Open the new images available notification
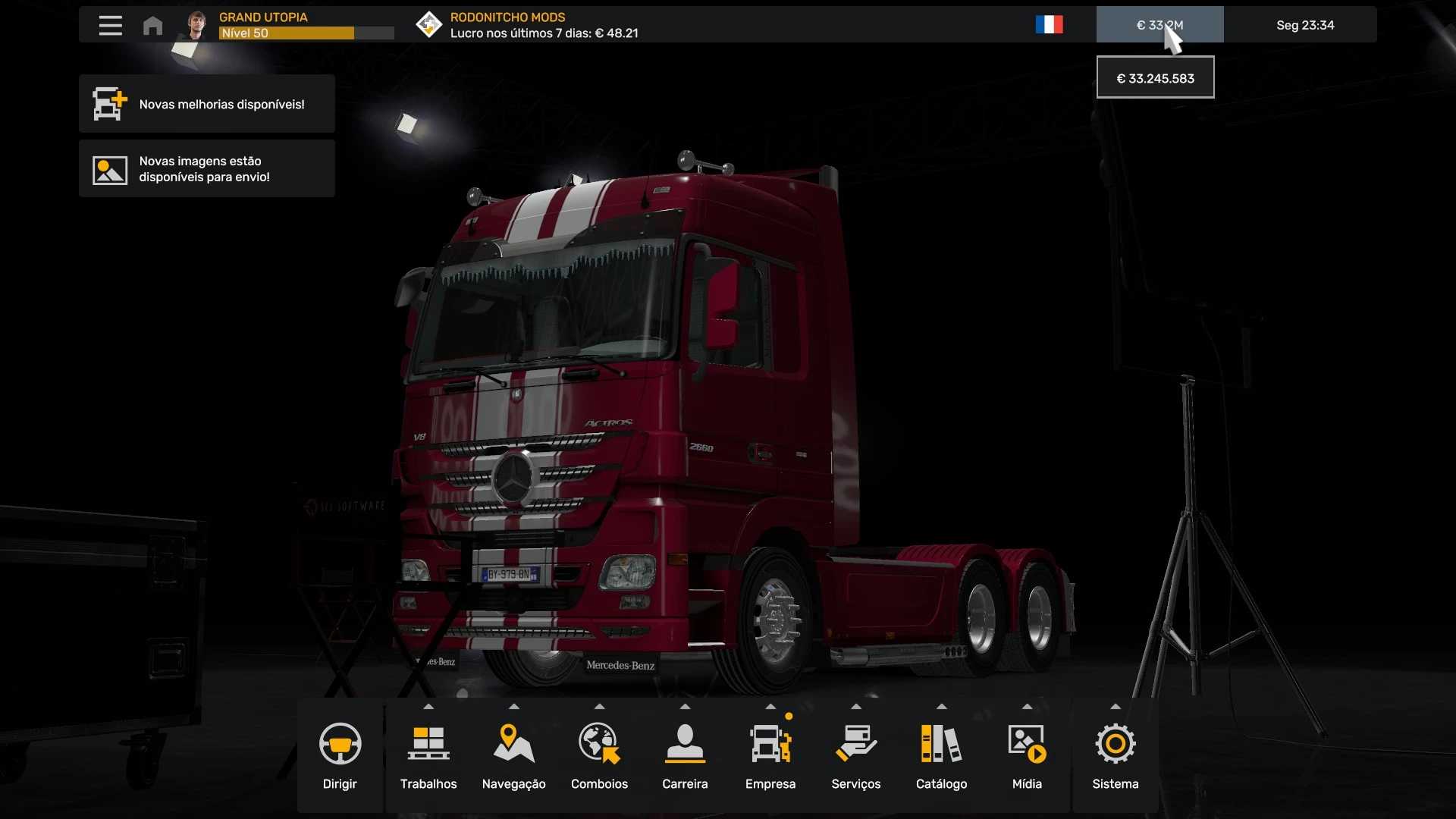Image resolution: width=1456 pixels, height=819 pixels. click(x=206, y=168)
